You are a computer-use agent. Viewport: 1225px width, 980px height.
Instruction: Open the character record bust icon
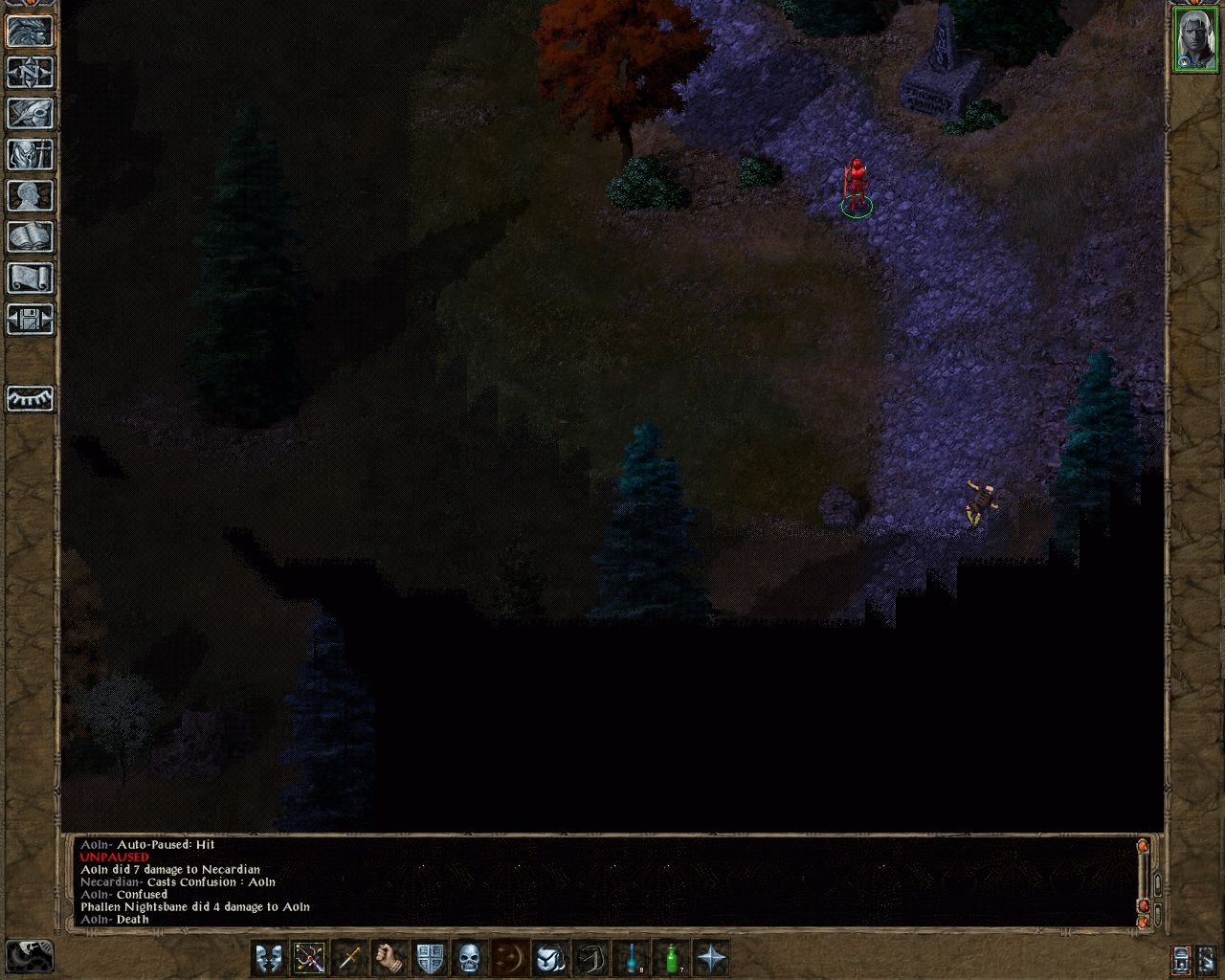[30, 196]
